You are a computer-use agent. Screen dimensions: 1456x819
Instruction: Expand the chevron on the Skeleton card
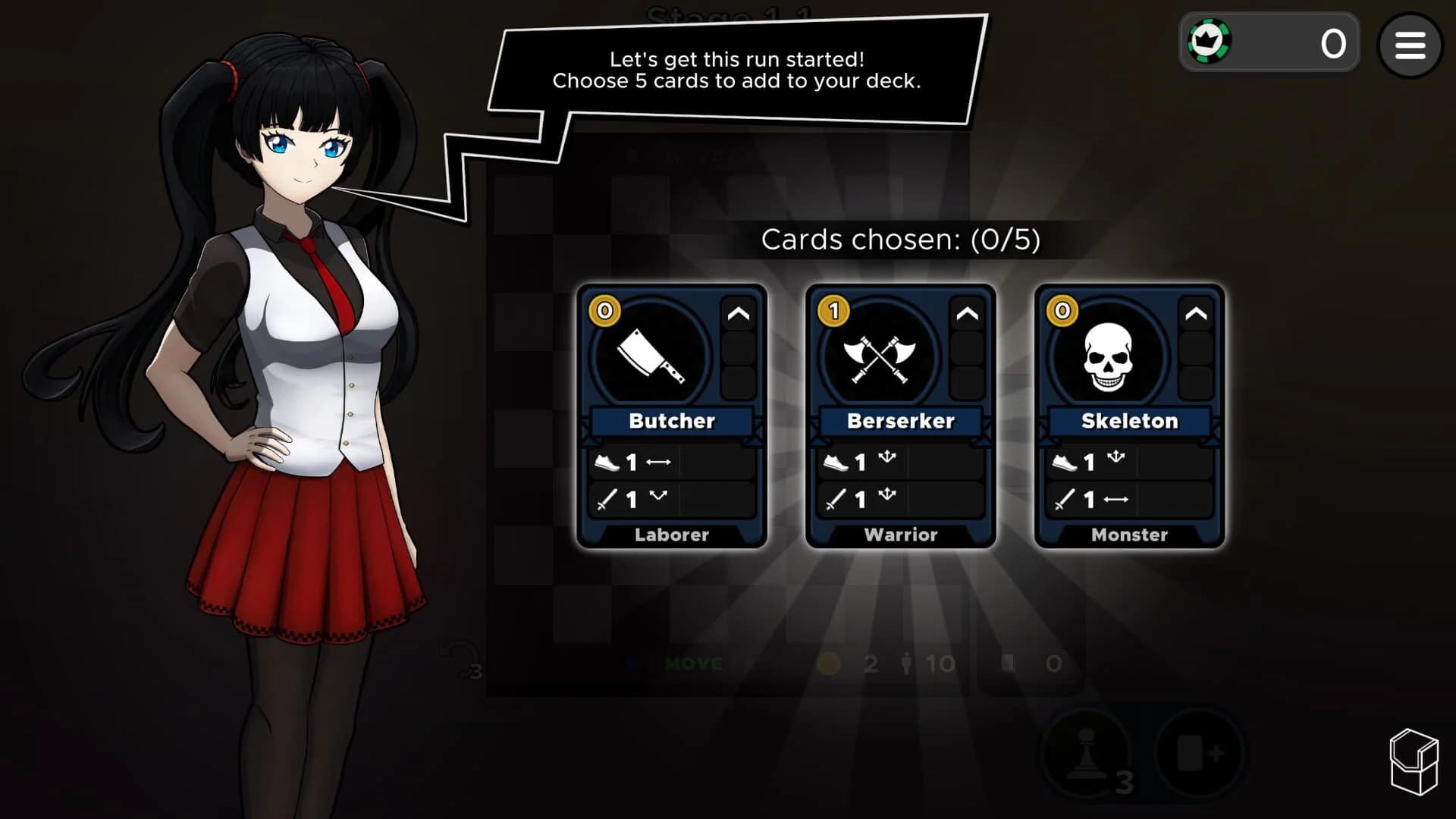point(1197,313)
